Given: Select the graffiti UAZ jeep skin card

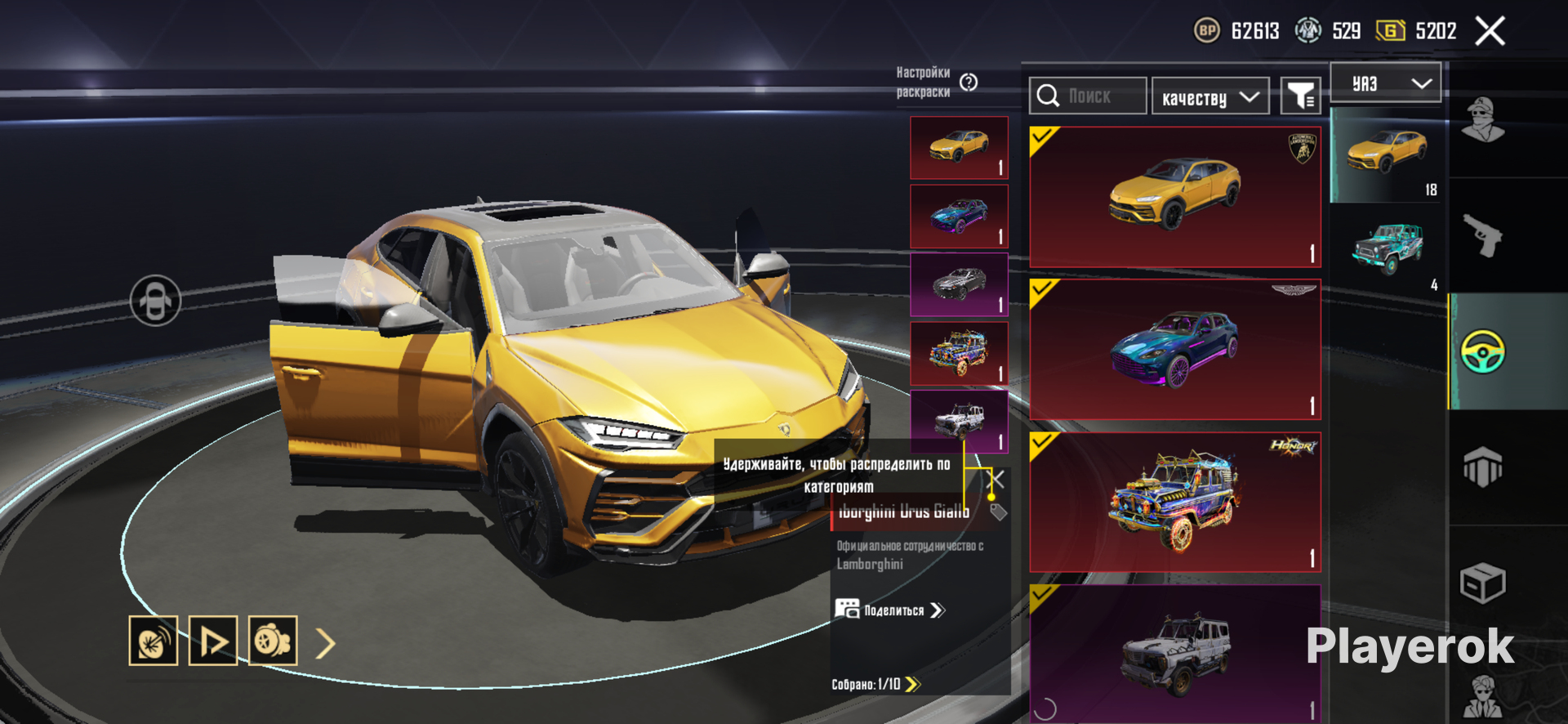Looking at the screenshot, I should 1174,502.
